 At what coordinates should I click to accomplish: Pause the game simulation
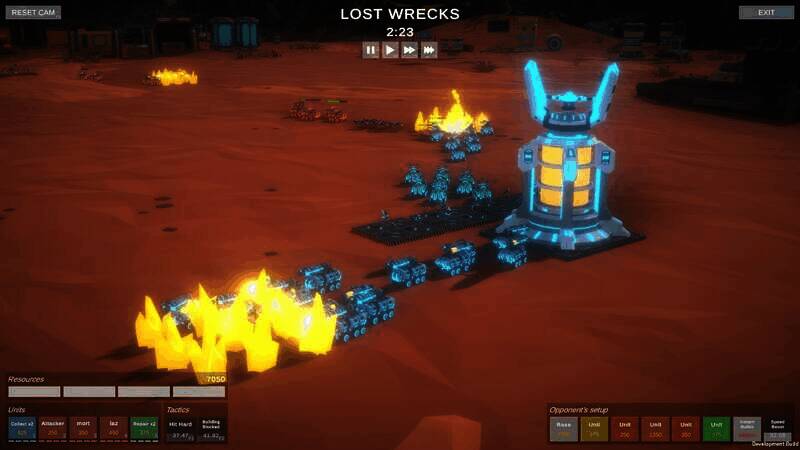point(371,50)
